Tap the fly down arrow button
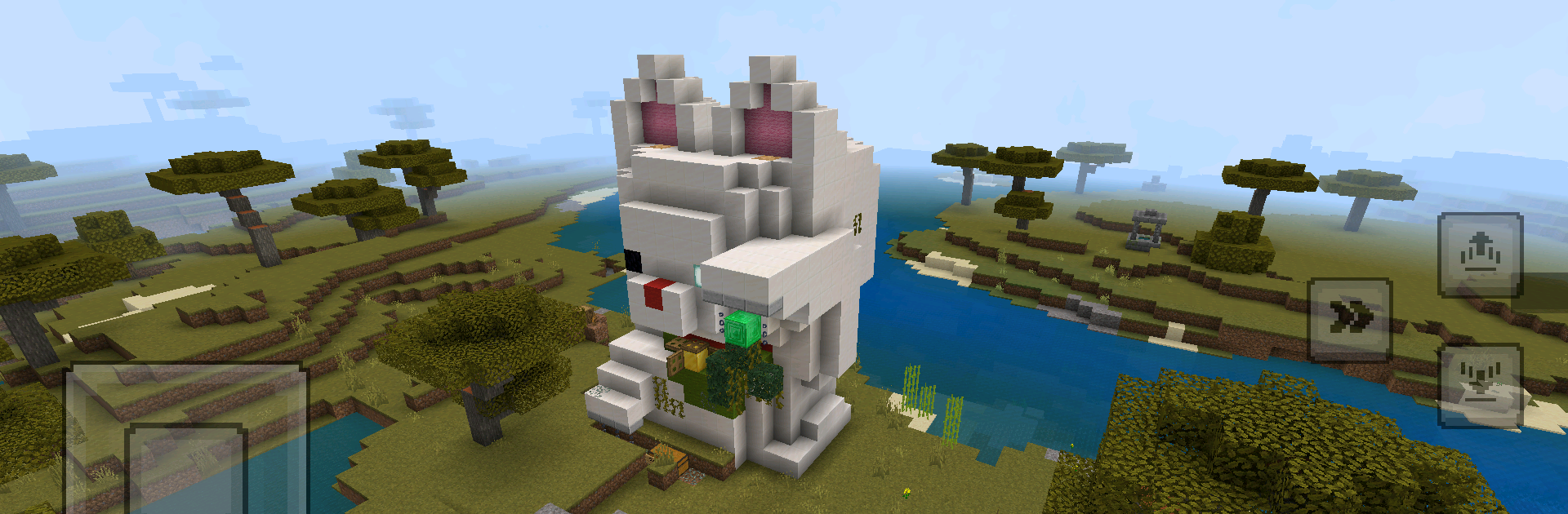Screen dimensions: 1568x514 (x=1480, y=385)
